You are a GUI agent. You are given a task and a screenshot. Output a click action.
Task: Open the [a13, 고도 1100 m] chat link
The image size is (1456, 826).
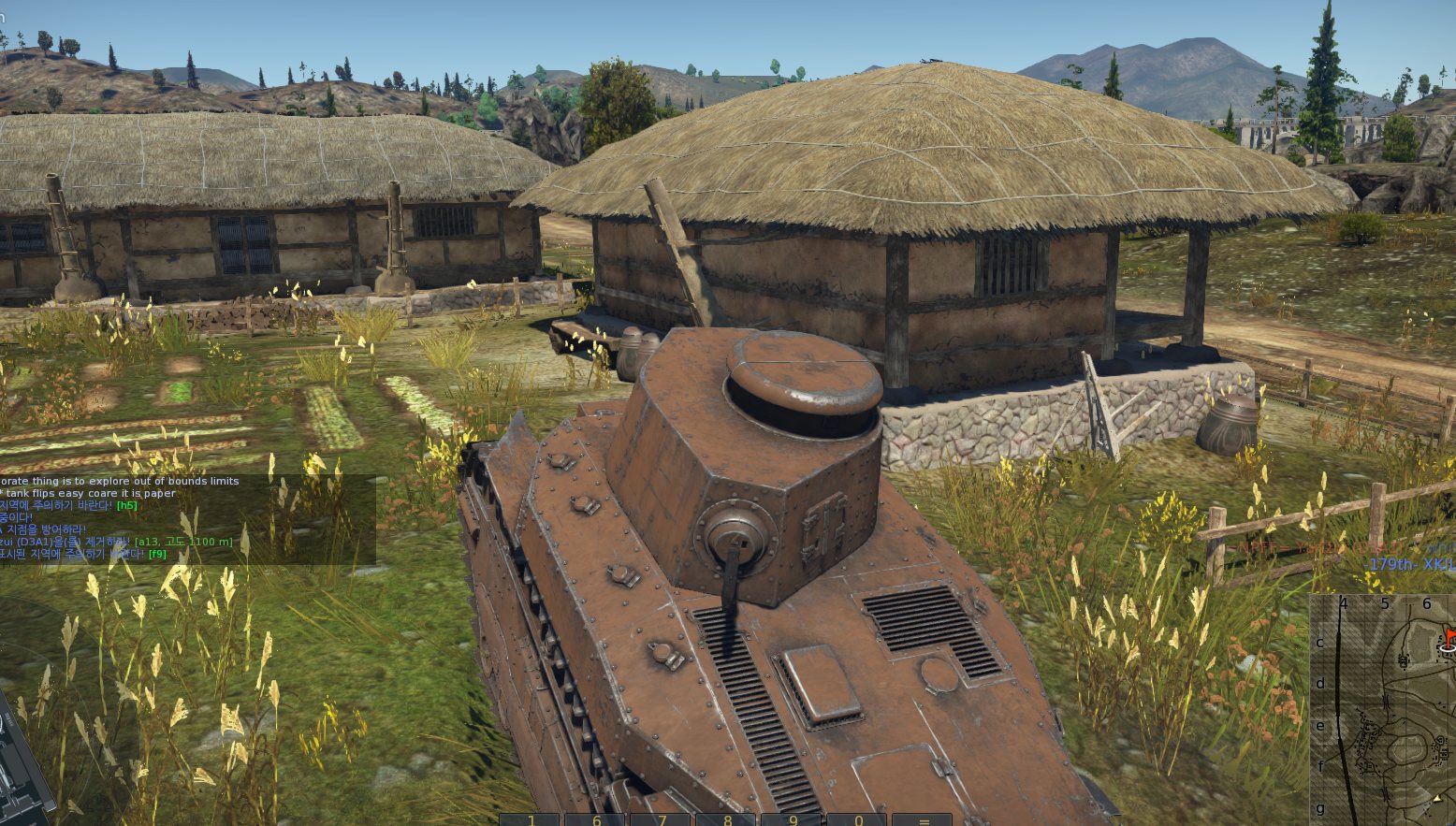coord(183,542)
